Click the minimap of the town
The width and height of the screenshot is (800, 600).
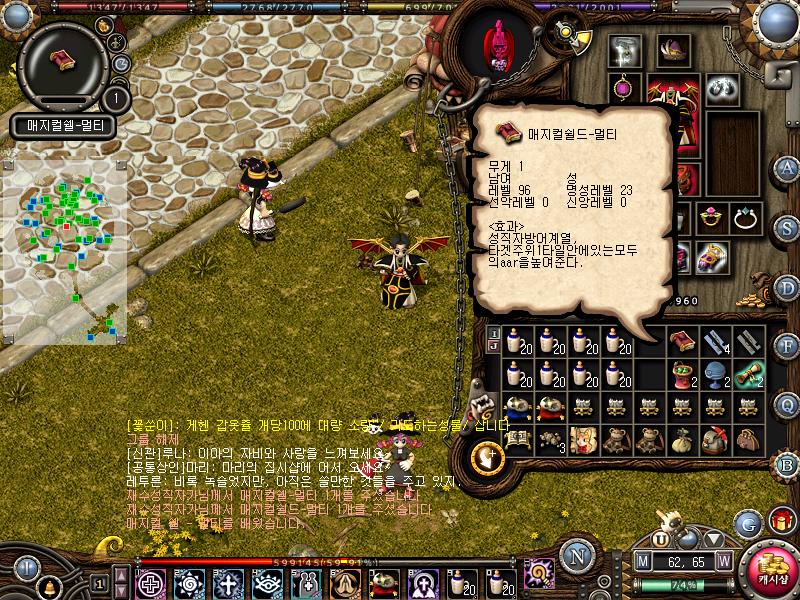tap(65, 245)
